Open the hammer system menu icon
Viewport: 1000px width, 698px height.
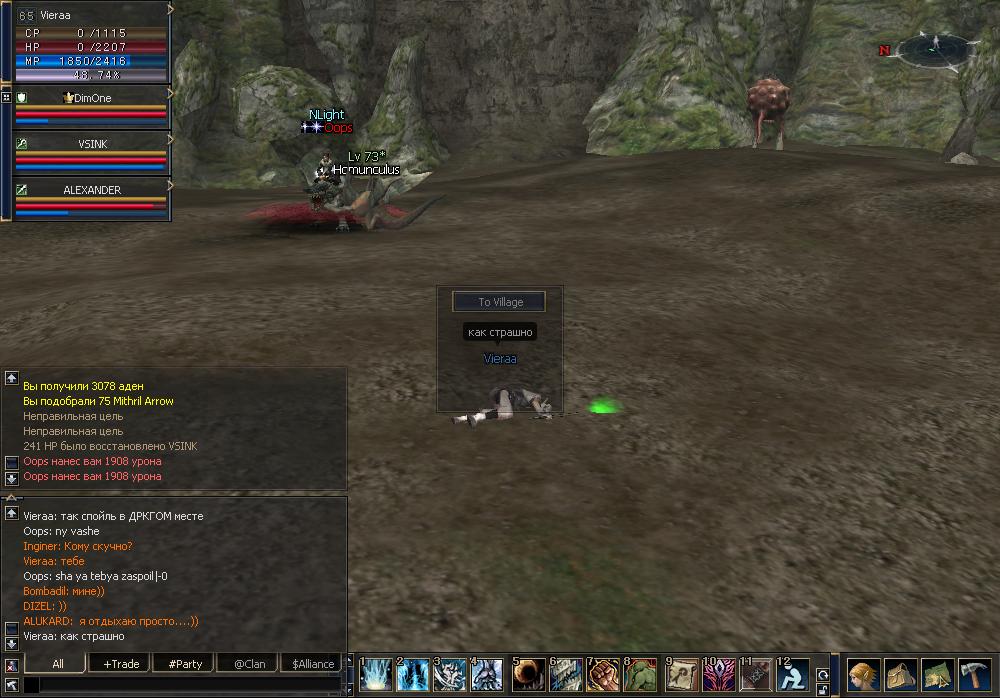click(974, 675)
